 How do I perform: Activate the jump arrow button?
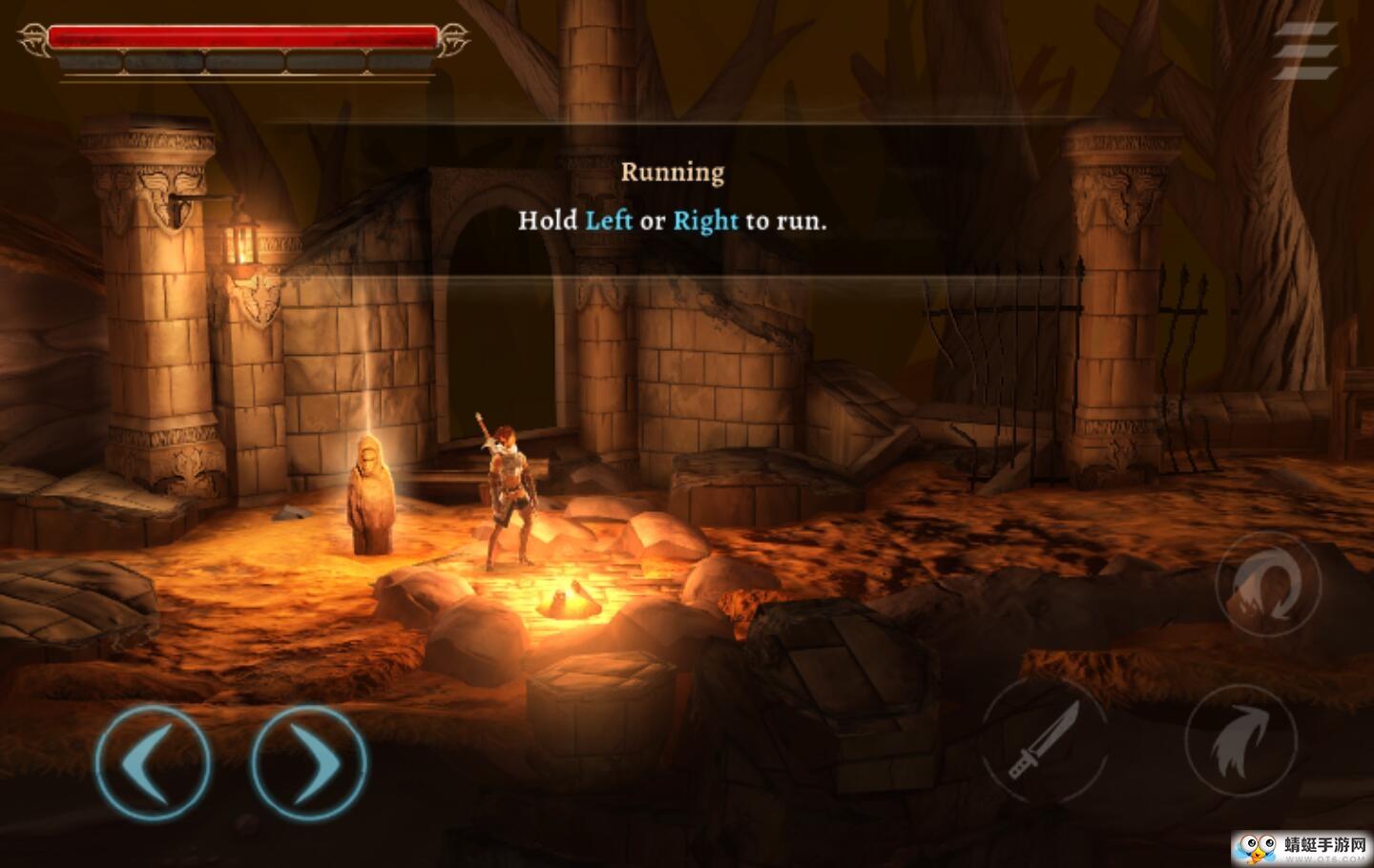pos(1240,741)
